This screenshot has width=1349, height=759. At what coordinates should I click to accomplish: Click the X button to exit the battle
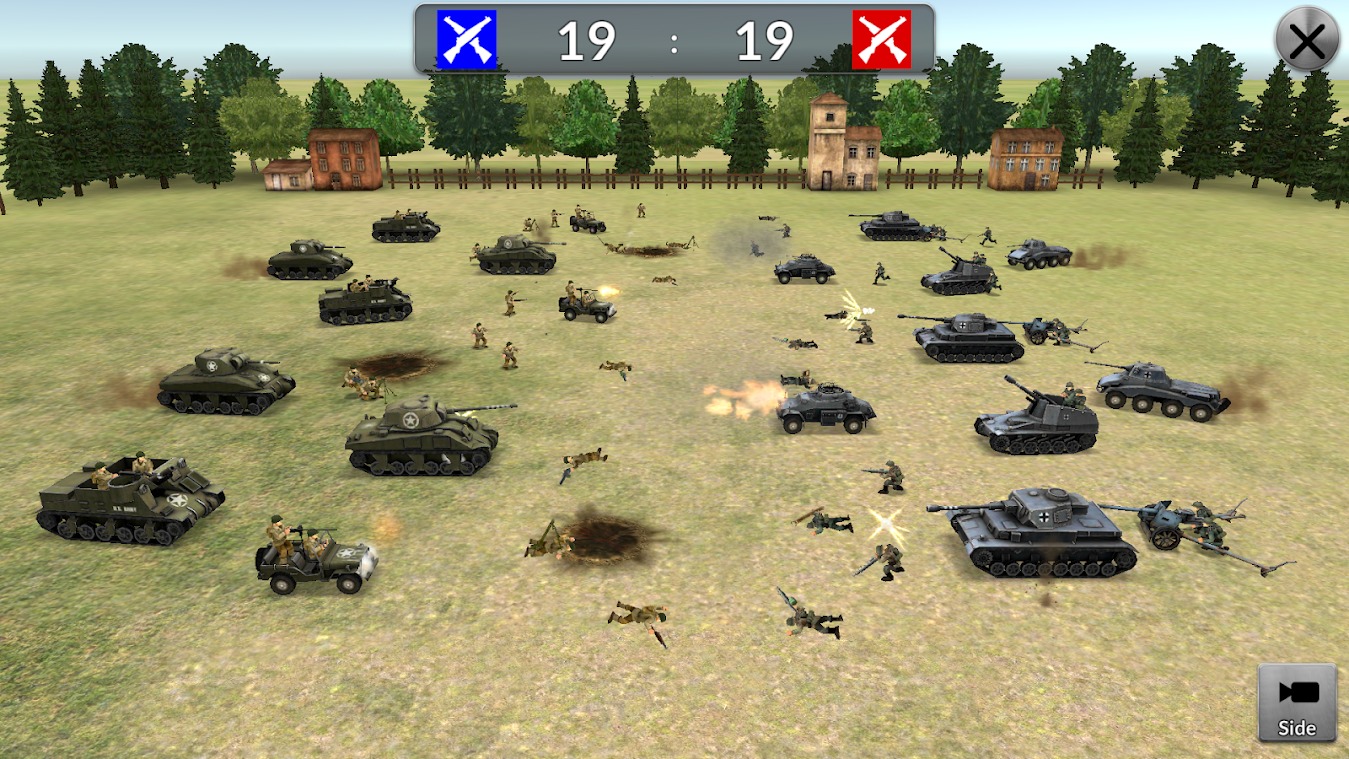(1306, 40)
